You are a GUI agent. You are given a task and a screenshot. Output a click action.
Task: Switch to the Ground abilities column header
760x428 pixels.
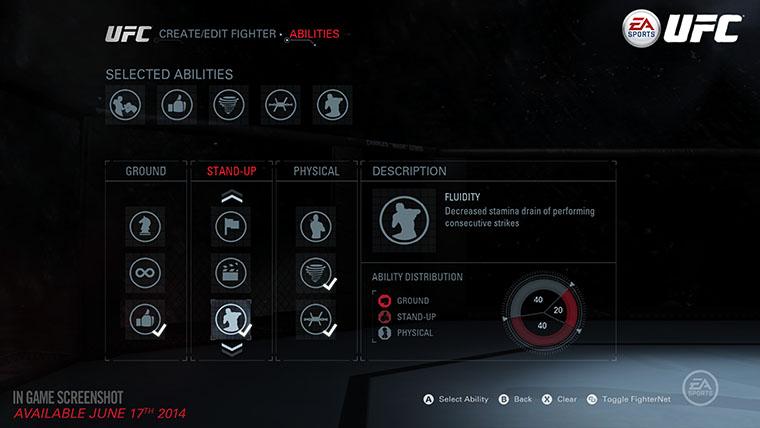pos(146,171)
